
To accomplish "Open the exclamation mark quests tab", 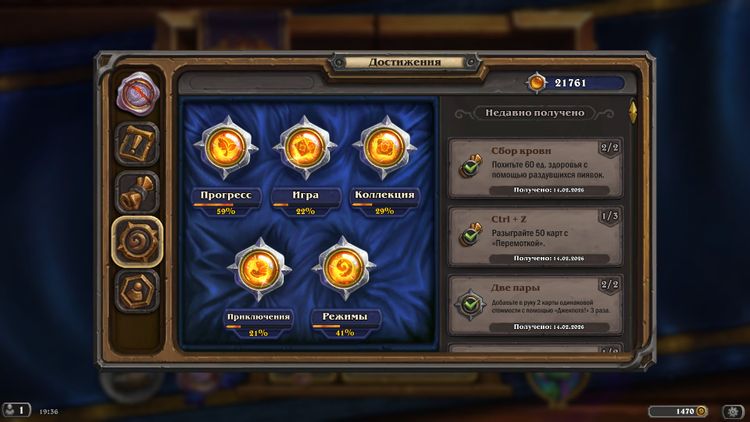I will (136, 144).
